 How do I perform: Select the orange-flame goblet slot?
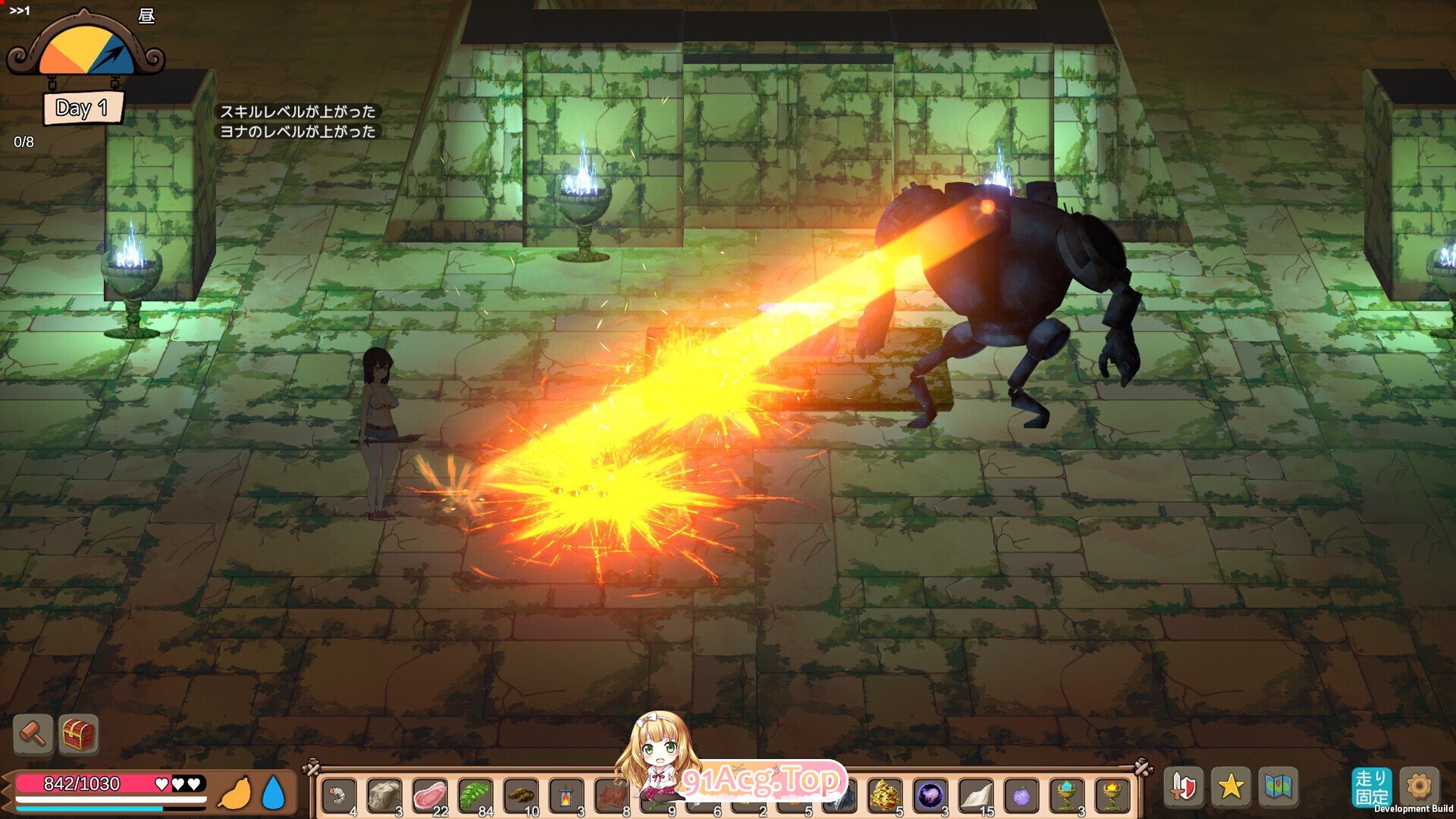click(1112, 796)
